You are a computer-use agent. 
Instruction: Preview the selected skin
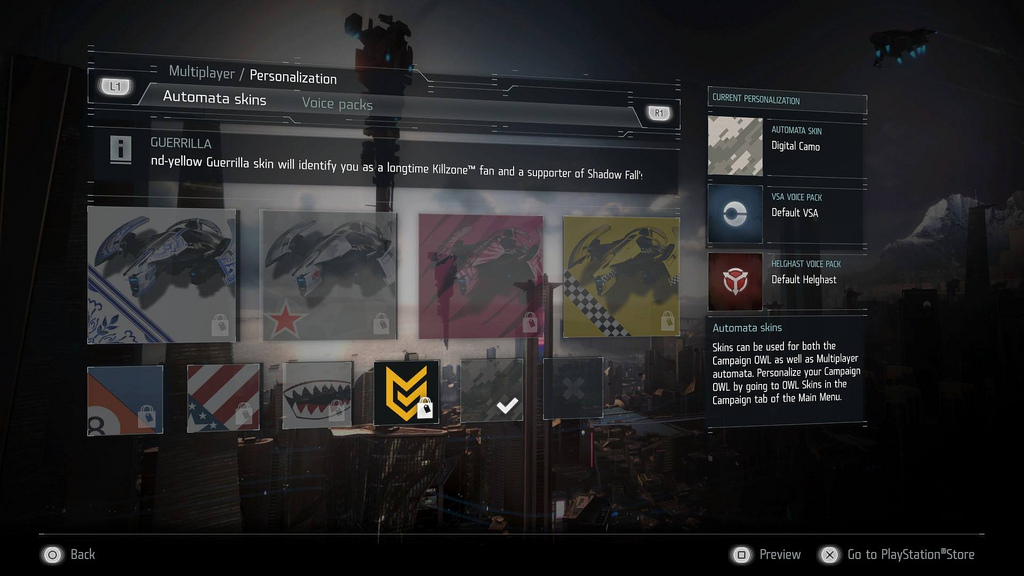(768, 554)
